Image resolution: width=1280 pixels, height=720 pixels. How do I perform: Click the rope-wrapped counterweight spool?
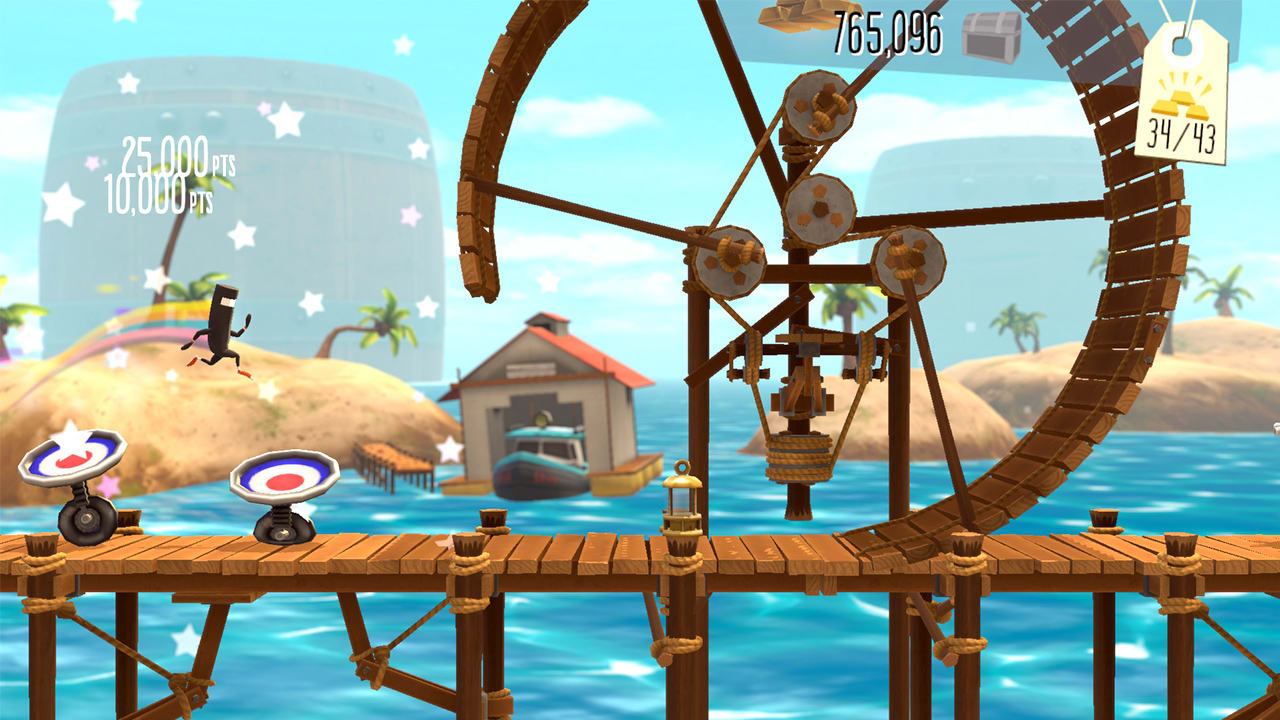tap(800, 460)
